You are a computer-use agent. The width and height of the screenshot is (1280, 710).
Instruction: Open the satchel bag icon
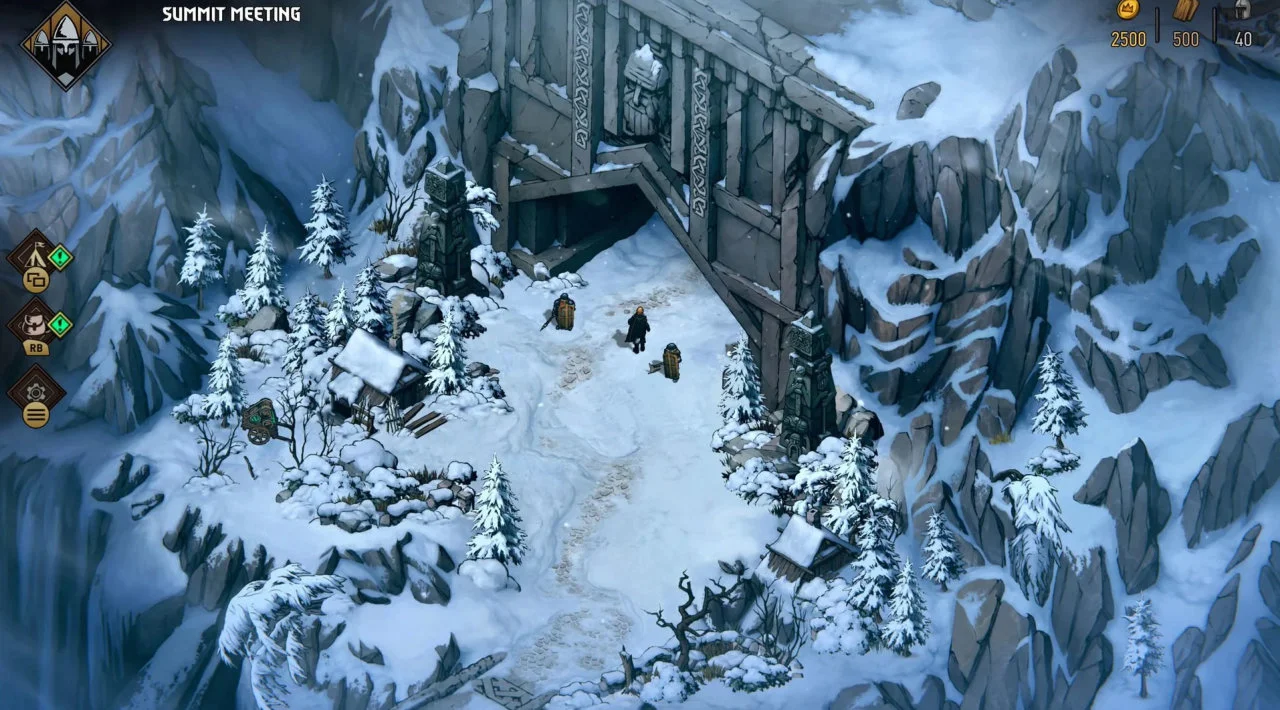tap(32, 322)
